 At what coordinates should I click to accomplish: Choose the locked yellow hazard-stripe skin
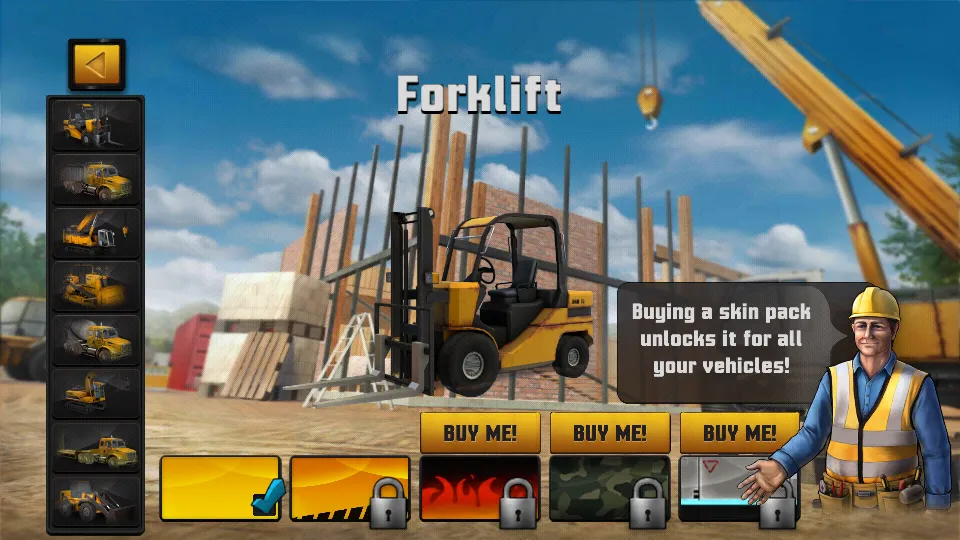pos(350,488)
